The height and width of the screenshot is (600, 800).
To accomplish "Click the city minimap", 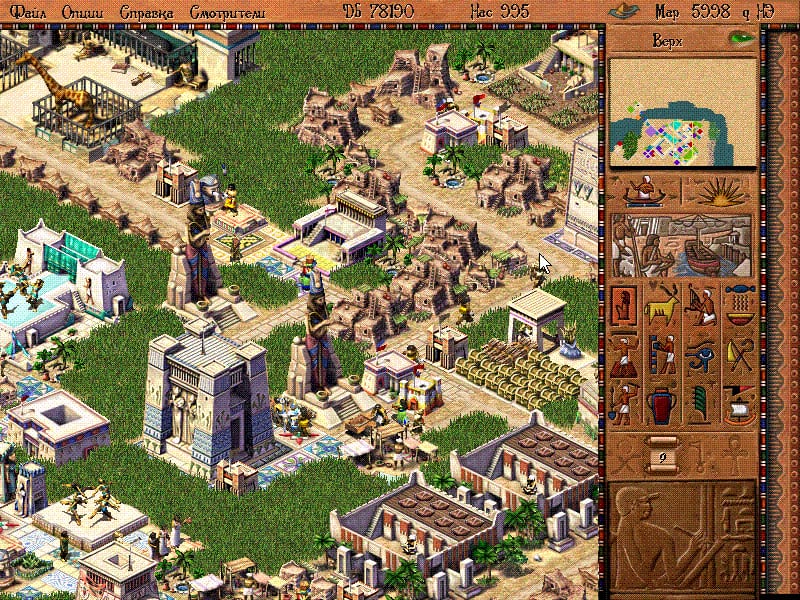I will tap(681, 111).
